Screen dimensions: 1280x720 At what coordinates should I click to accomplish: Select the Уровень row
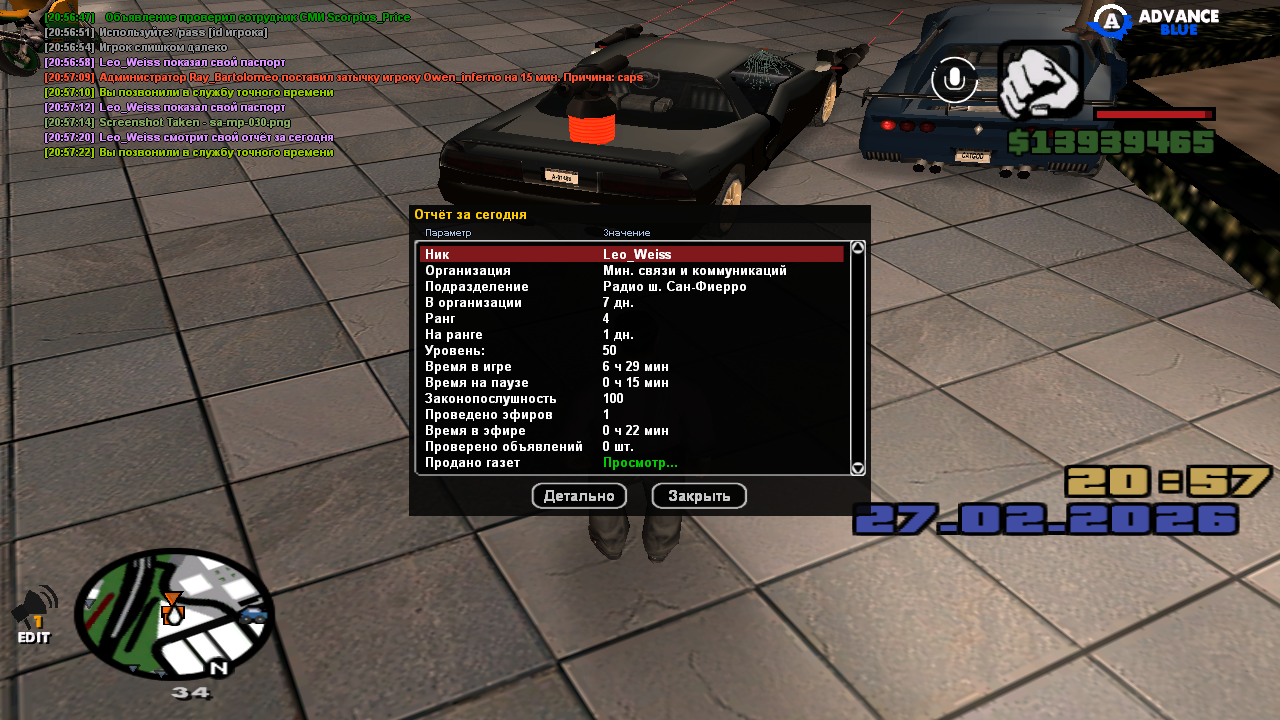point(631,351)
